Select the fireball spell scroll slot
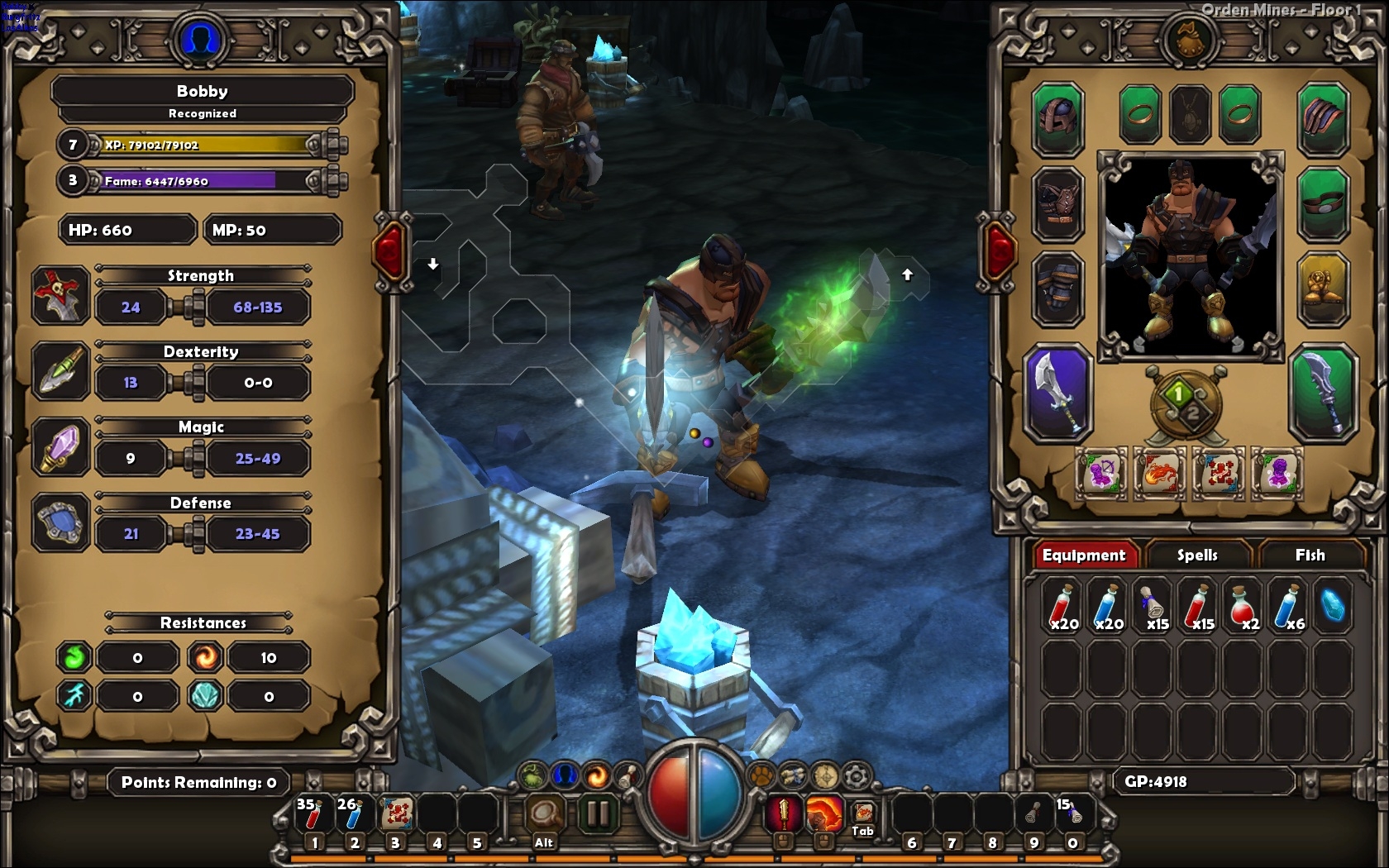The height and width of the screenshot is (868, 1389). click(1159, 475)
